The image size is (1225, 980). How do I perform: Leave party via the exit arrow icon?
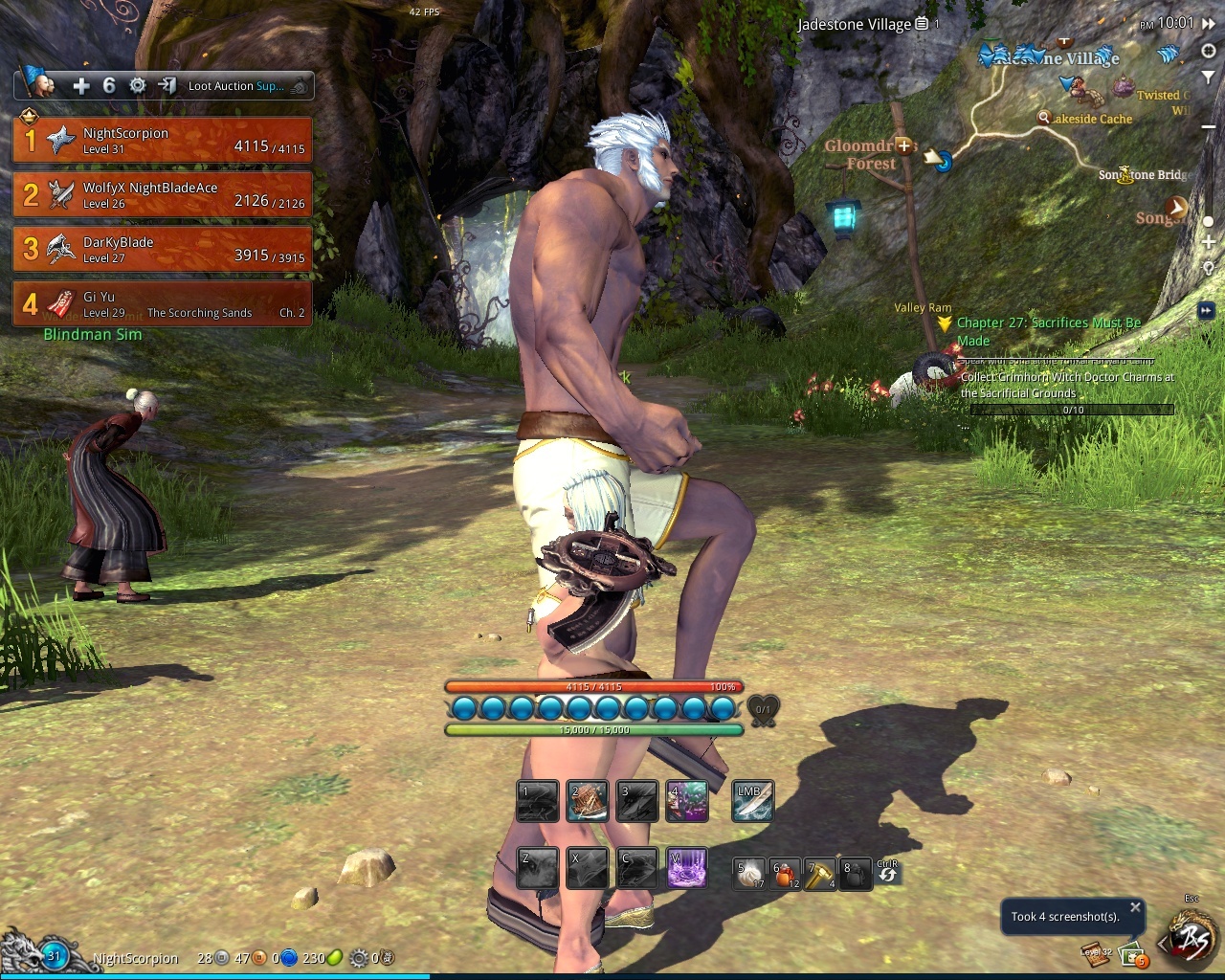point(167,86)
